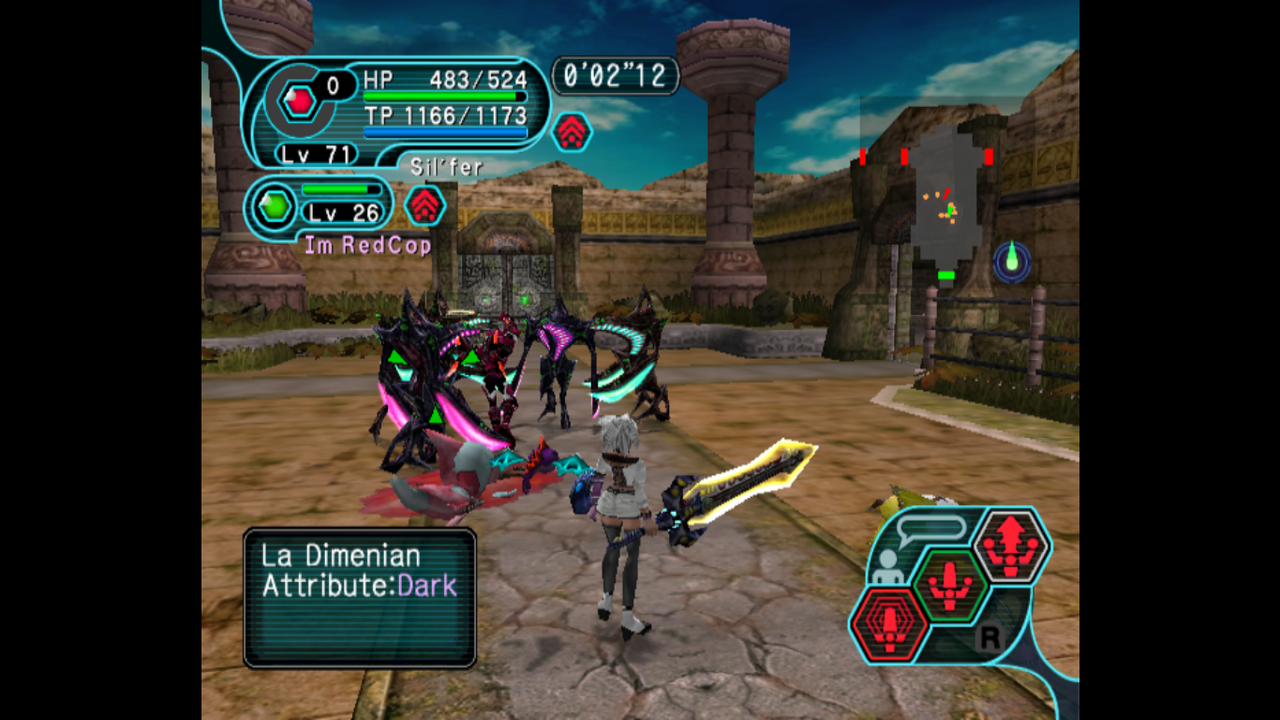Screen dimensions: 1280x720
Task: Click the green compass marker beside the minimap
Action: [1012, 260]
